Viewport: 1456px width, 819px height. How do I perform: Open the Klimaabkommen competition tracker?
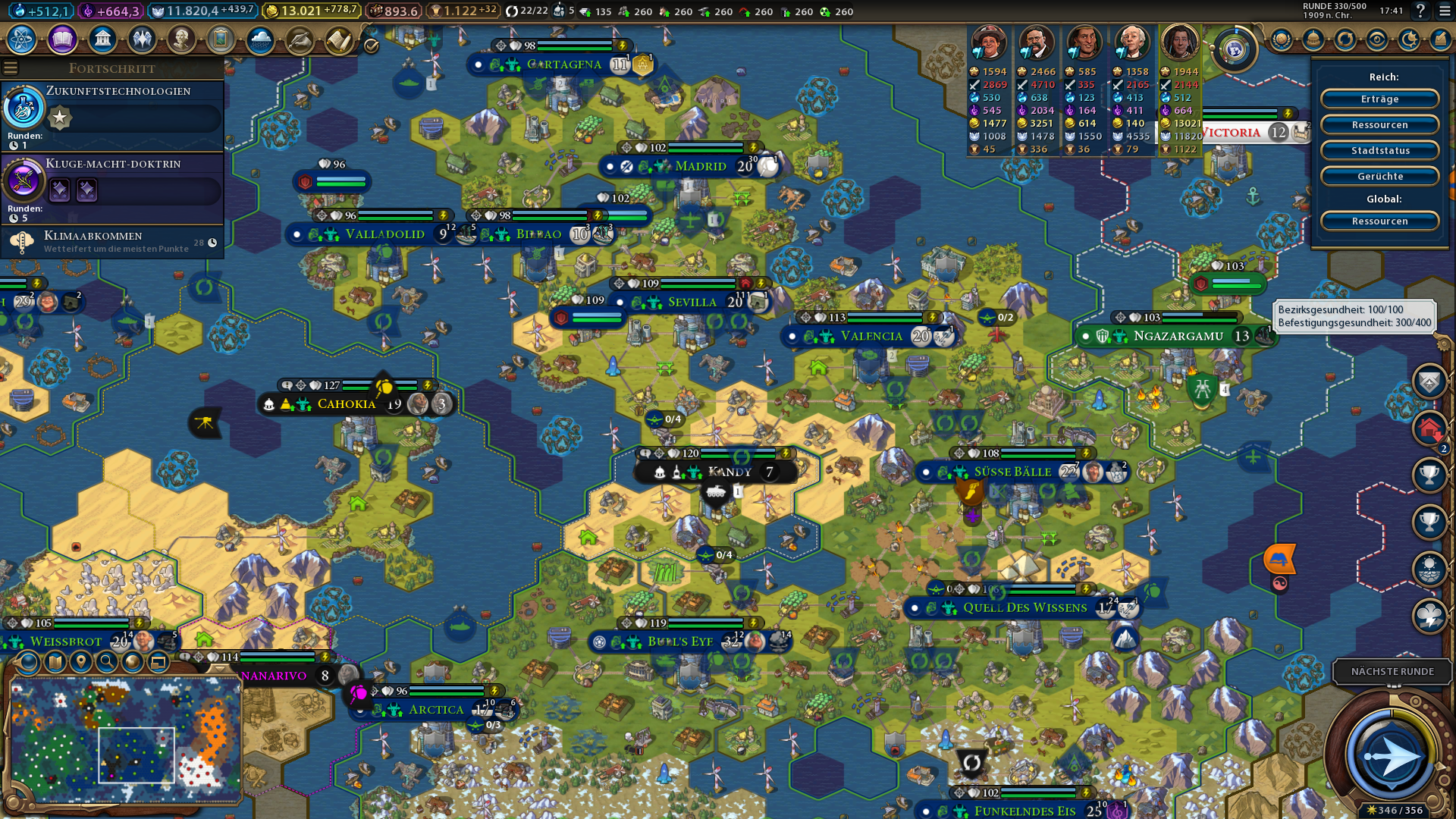[x=112, y=242]
